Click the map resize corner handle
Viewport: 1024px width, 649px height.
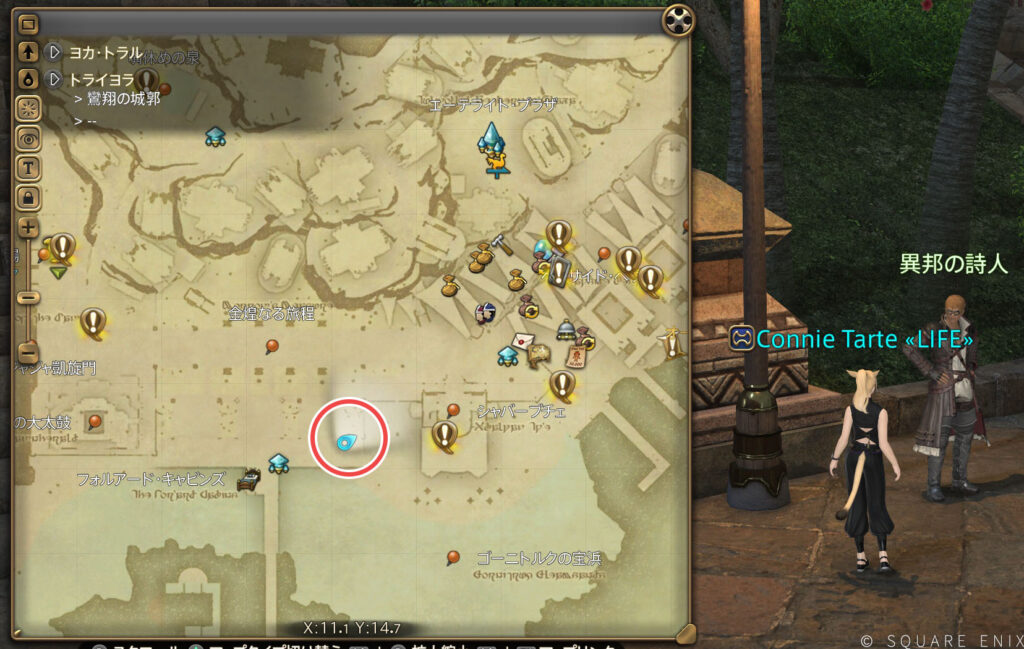[x=685, y=633]
